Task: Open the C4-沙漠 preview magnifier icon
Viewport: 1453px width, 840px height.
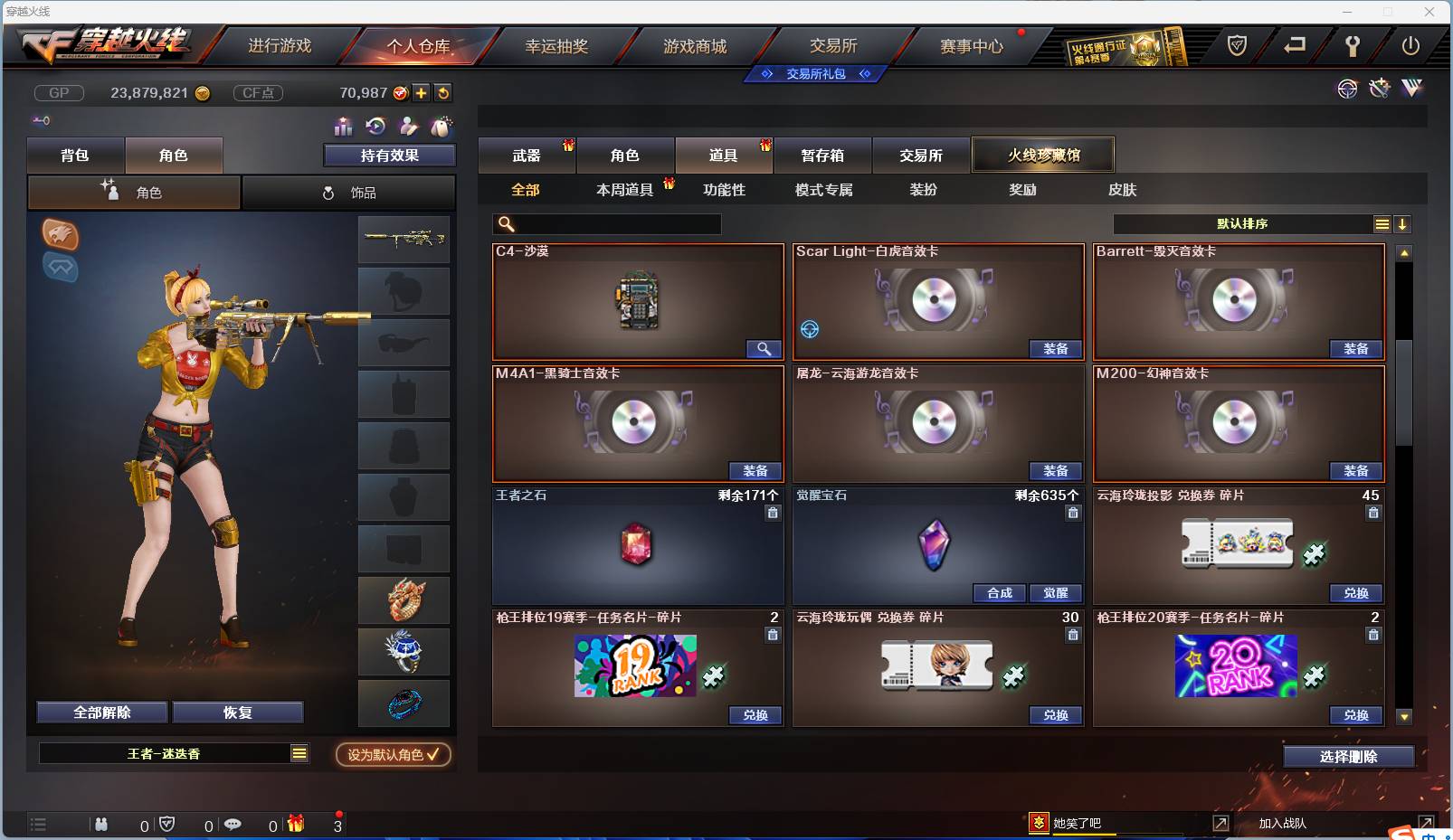Action: click(x=764, y=348)
